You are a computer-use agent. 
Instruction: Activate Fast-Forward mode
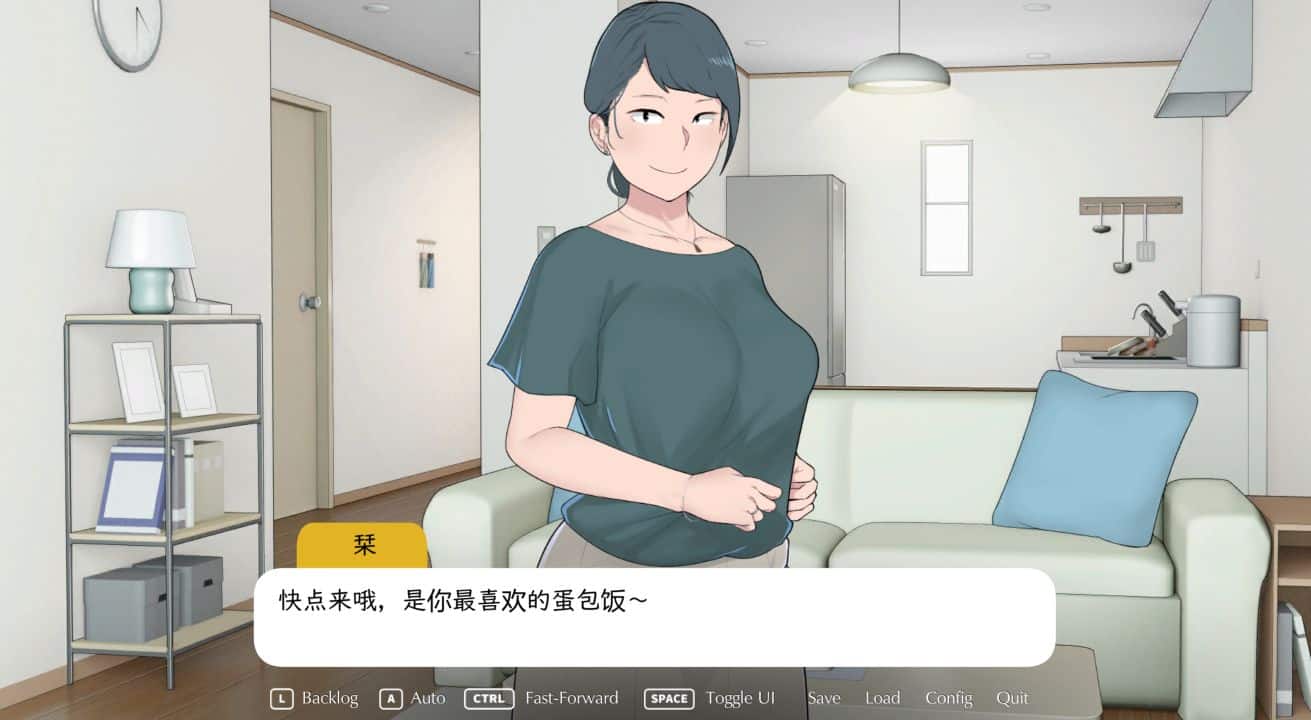tap(570, 698)
